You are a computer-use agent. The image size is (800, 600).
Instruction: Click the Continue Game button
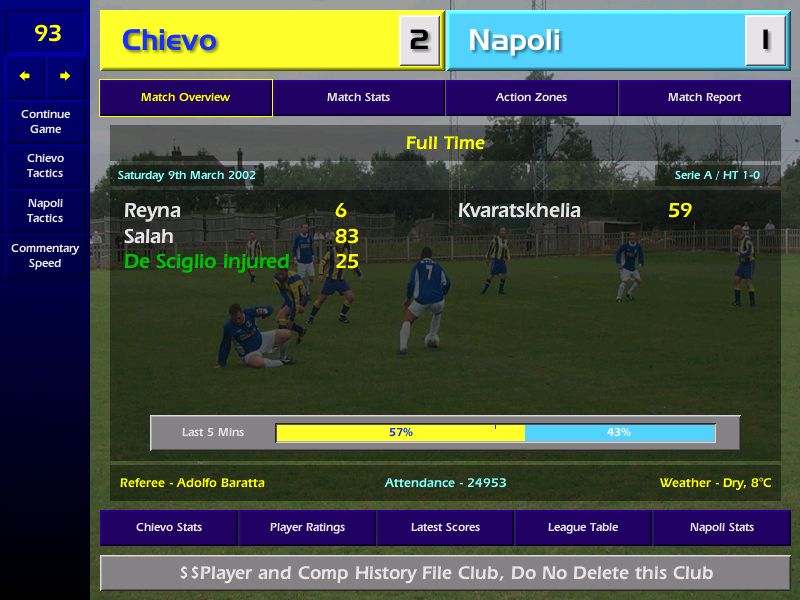[x=45, y=121]
